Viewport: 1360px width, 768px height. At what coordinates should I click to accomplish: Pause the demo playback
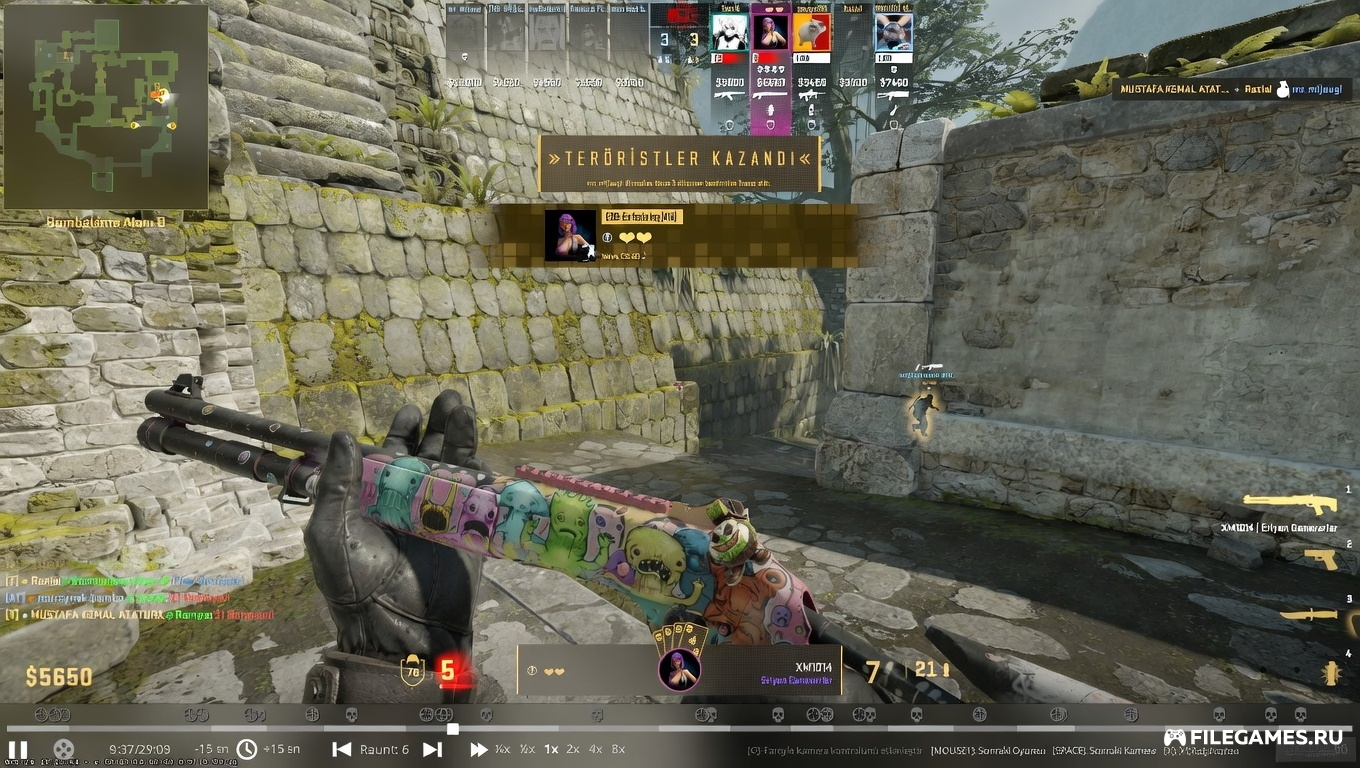pyautogui.click(x=18, y=749)
